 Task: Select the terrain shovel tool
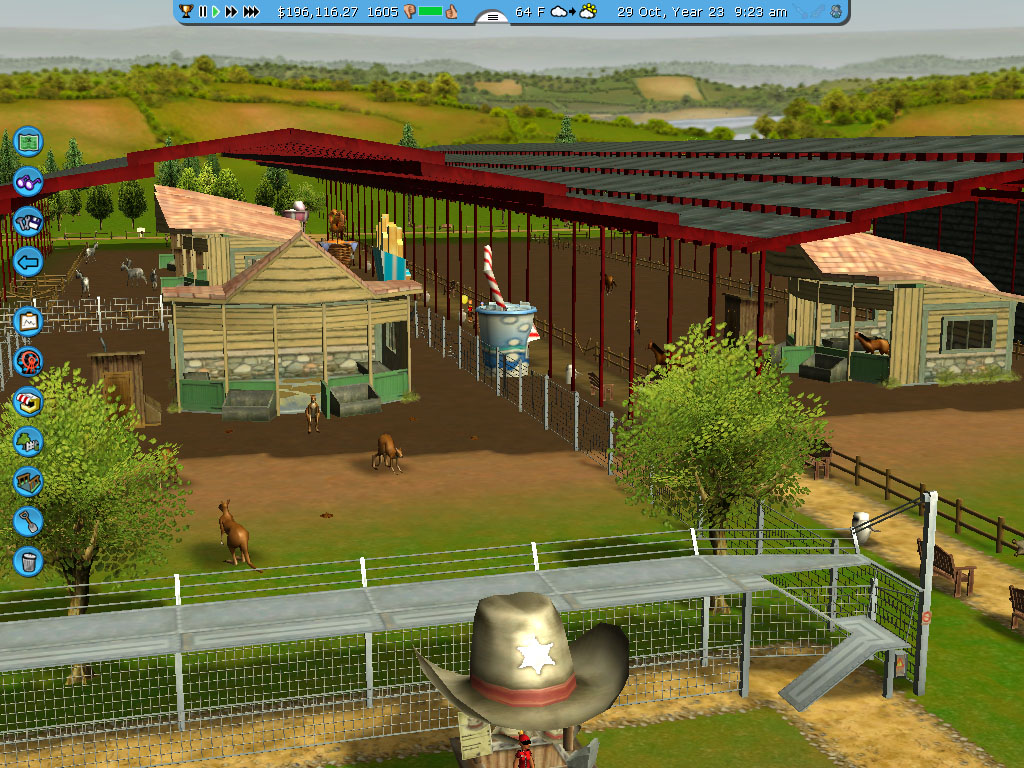28,521
